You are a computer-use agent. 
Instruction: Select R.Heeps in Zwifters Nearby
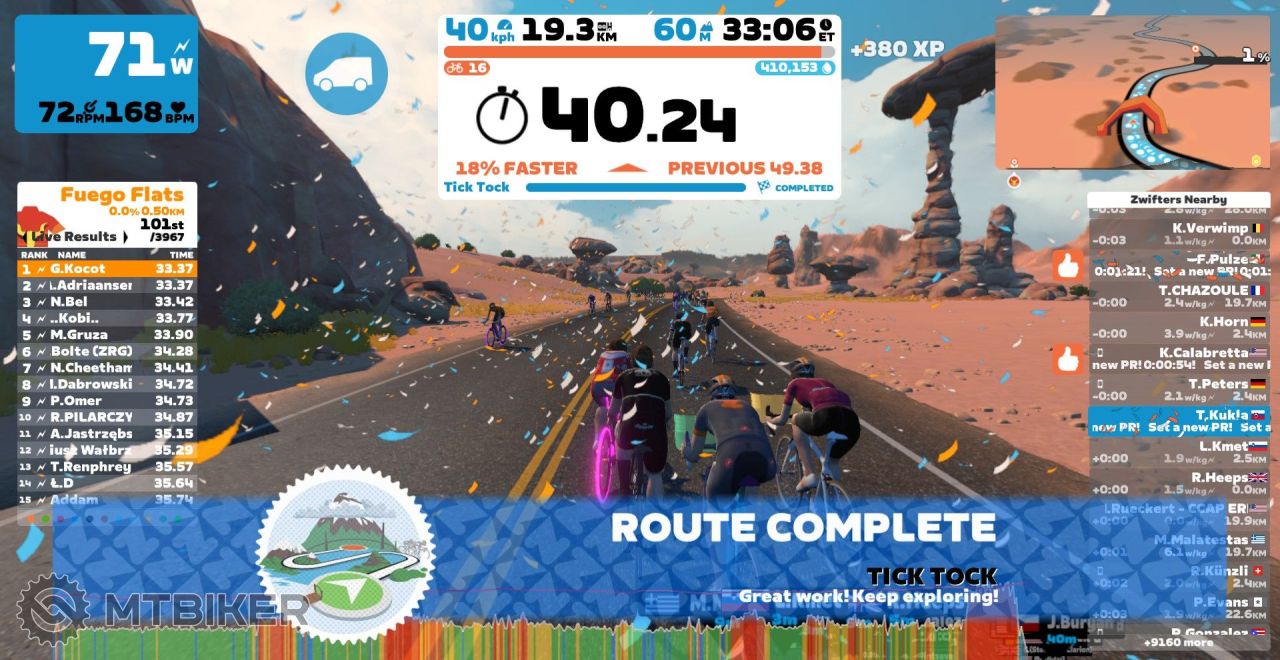coord(1178,483)
